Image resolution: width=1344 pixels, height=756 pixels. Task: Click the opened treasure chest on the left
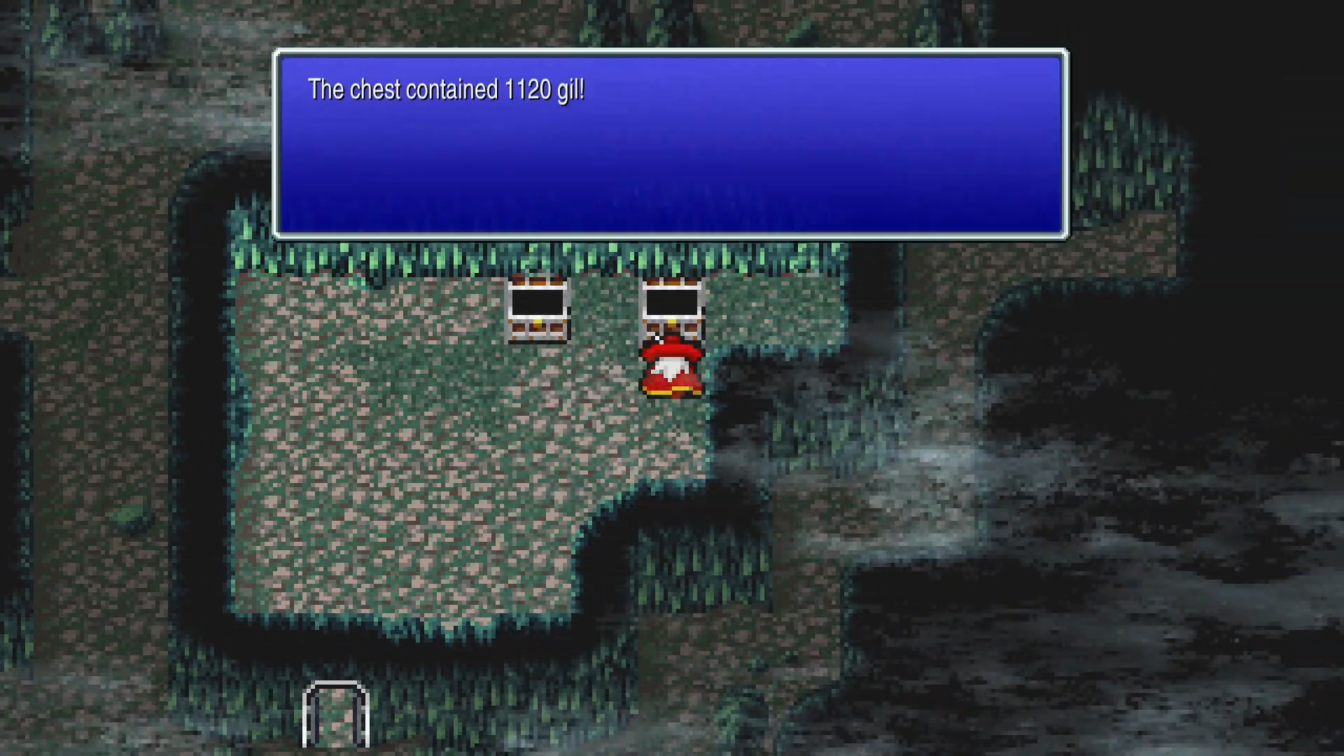click(x=540, y=310)
